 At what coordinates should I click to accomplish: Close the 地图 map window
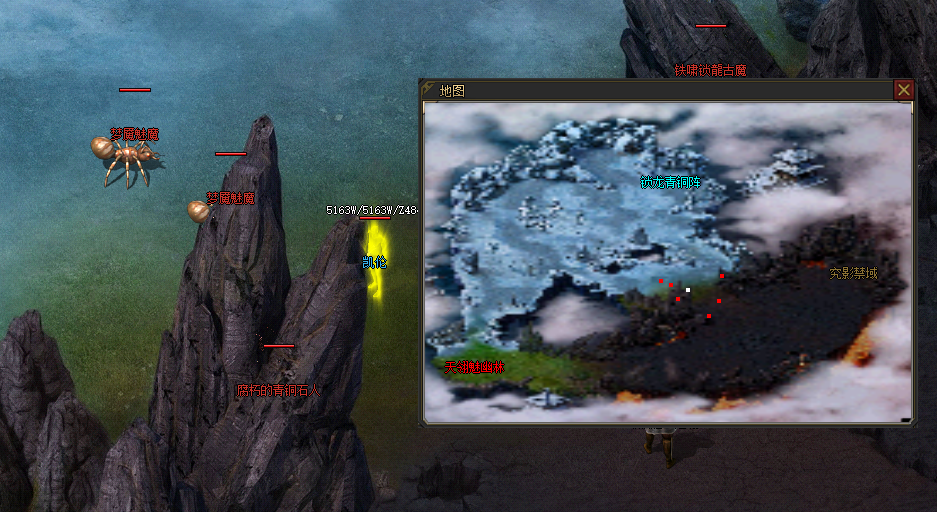coord(903,90)
